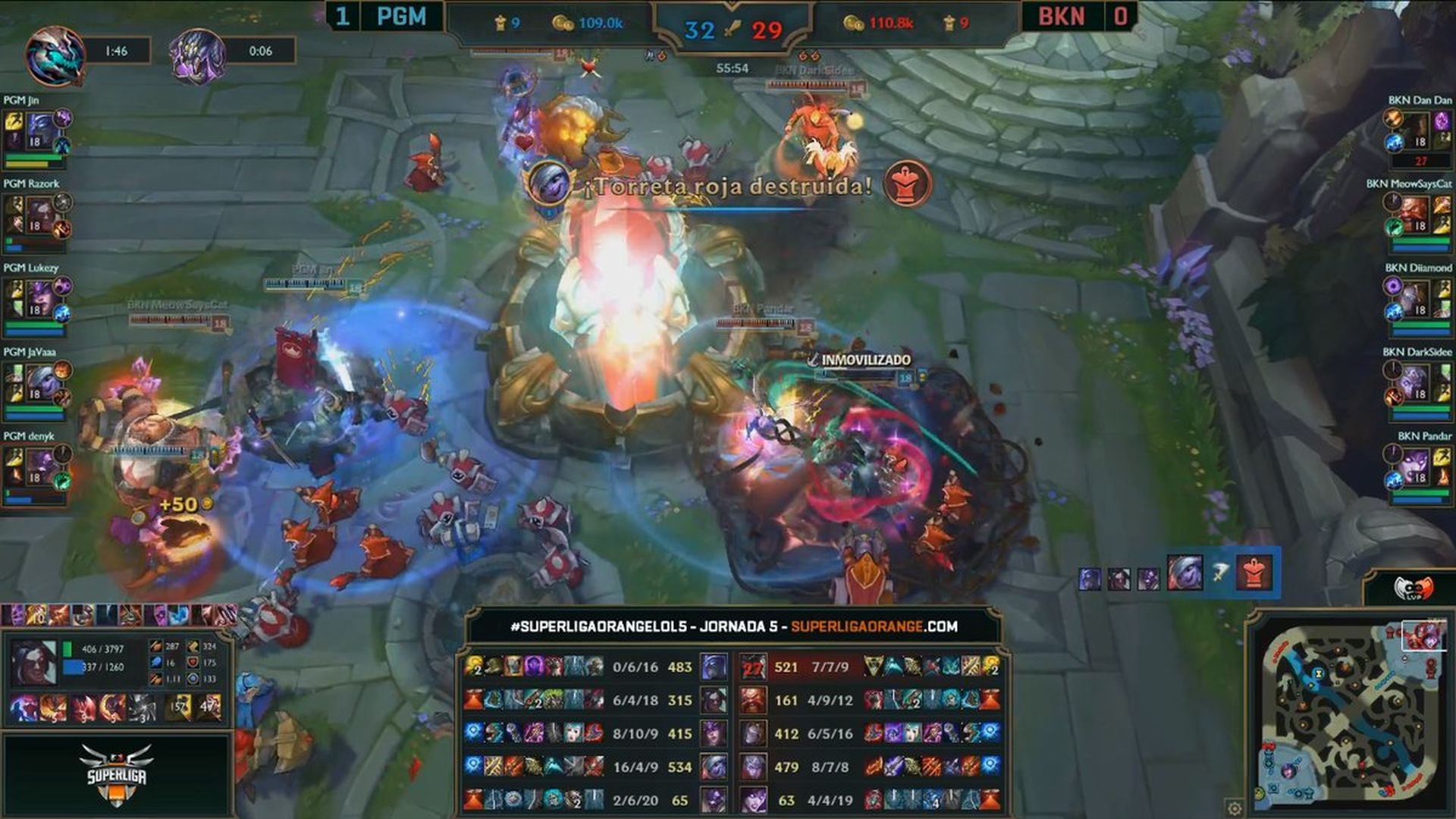The image size is (1456, 819).
Task: Click the dragon respawn timer icon
Action: point(55,55)
